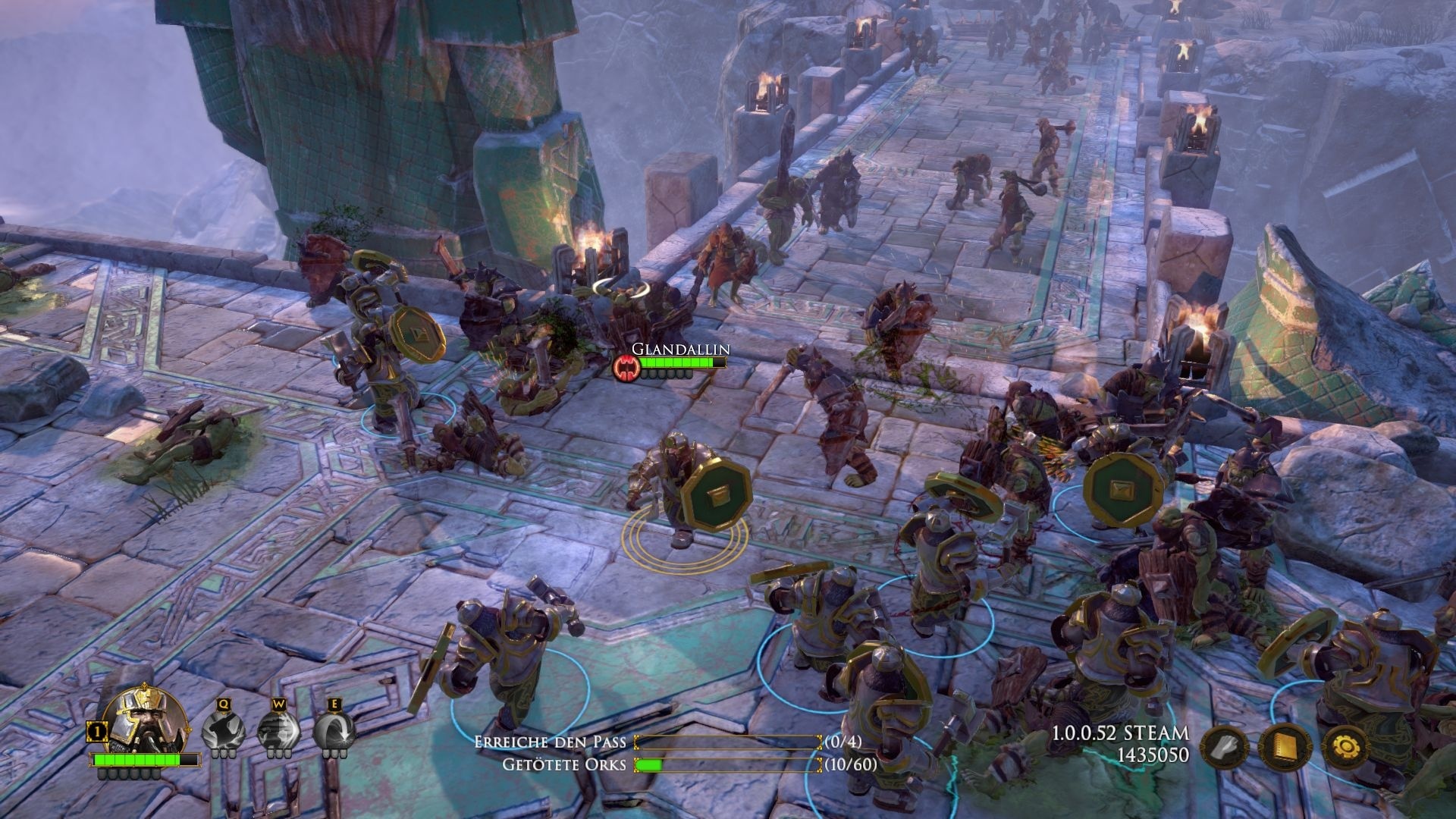Trigger the W ability icon
The width and height of the screenshot is (1456, 819).
click(280, 730)
